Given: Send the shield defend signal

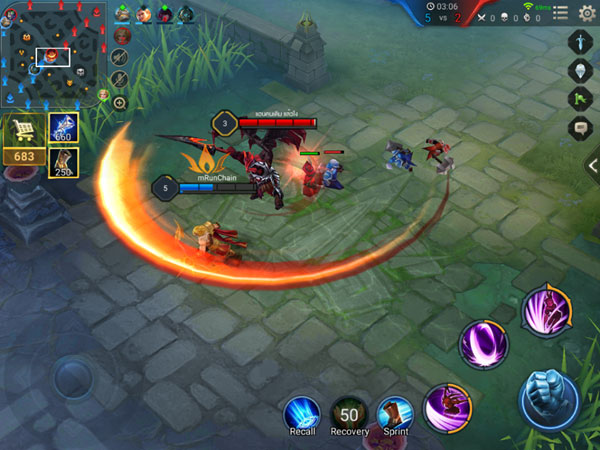Looking at the screenshot, I should pos(582,71).
